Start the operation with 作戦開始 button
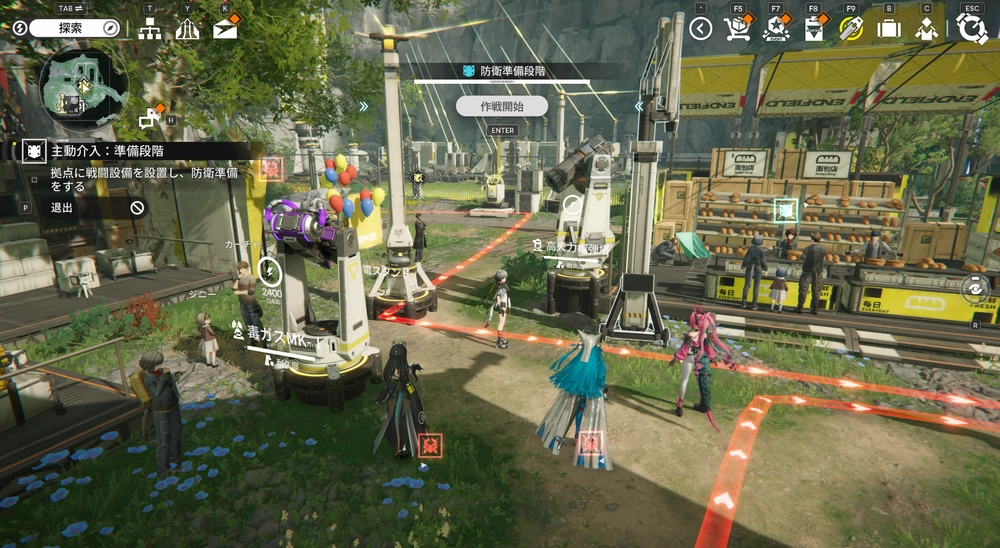Viewport: 1000px width, 548px height. (501, 106)
